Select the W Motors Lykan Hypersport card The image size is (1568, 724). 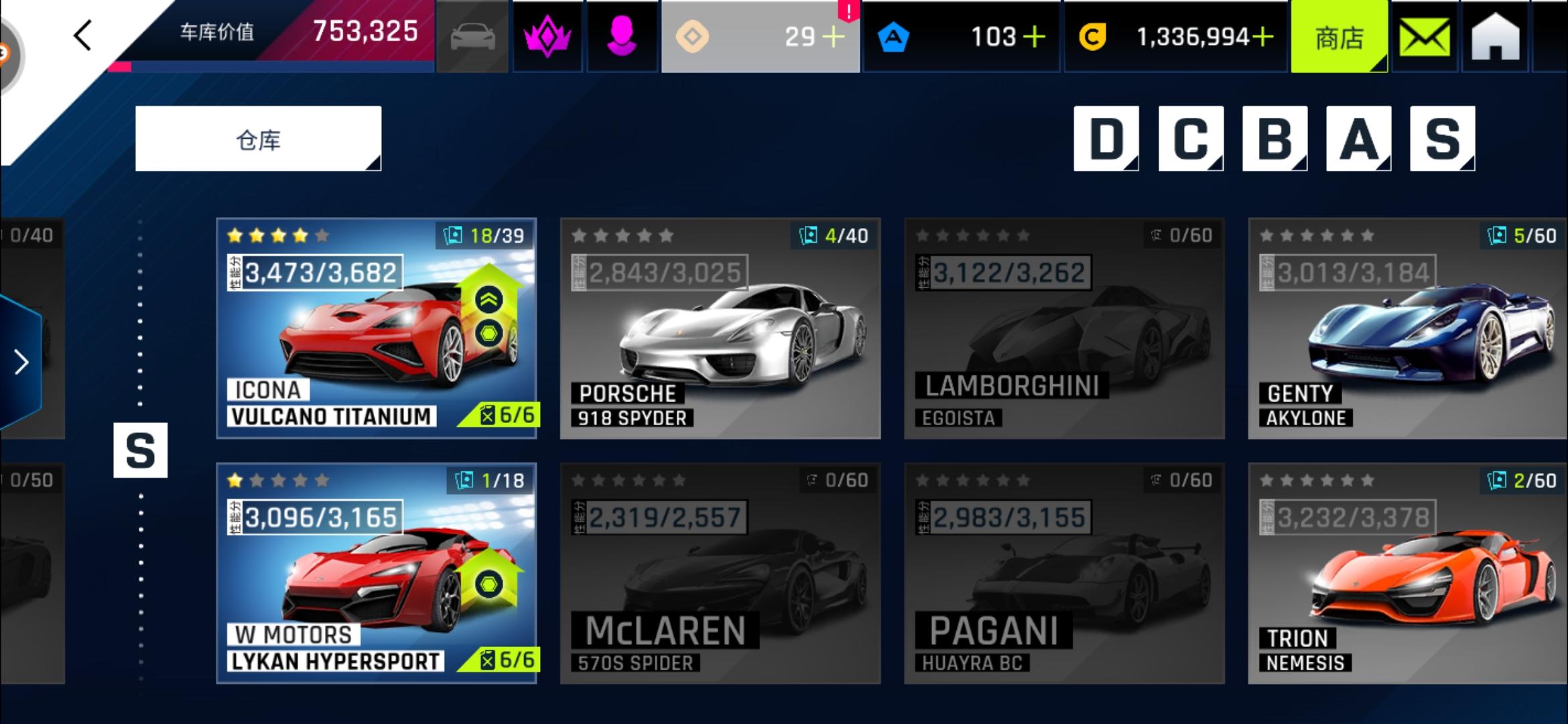pos(377,573)
